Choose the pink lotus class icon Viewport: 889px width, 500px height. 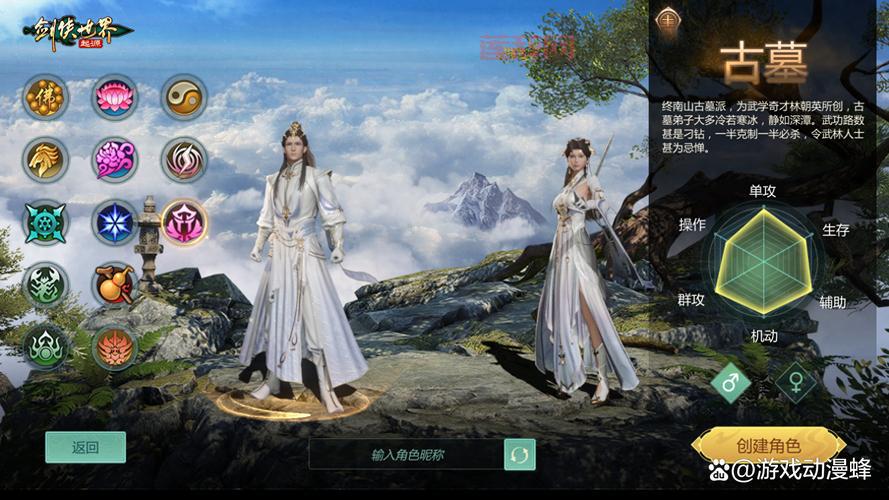pos(115,98)
